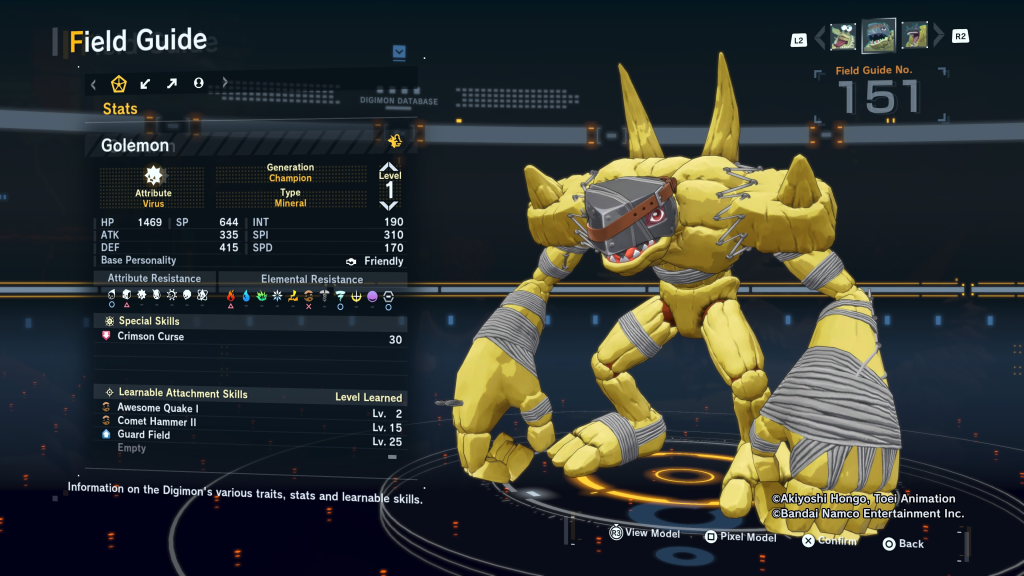
Task: Select the next Digimon portrait thumbnail
Action: pos(914,37)
